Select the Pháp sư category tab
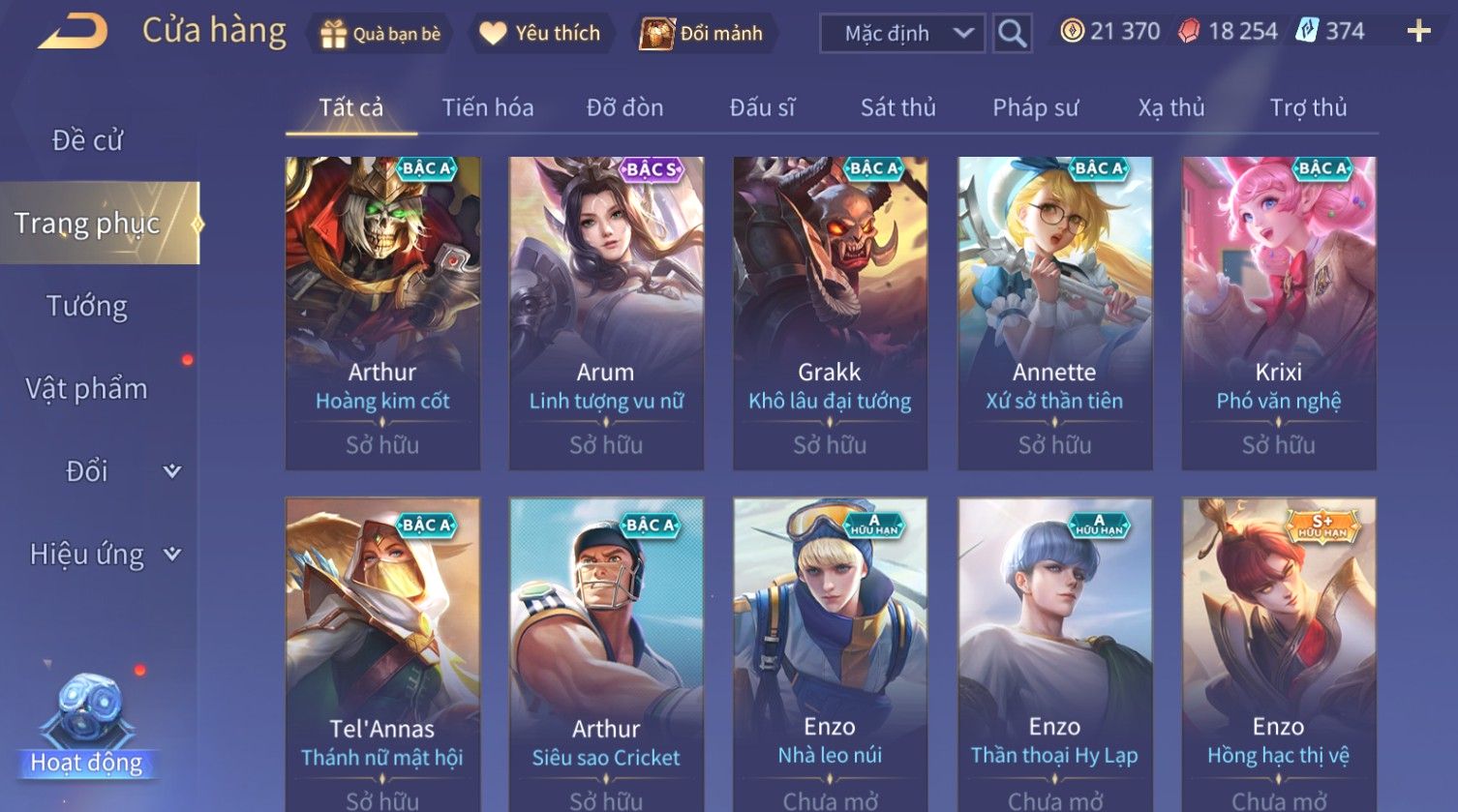 tap(1035, 107)
